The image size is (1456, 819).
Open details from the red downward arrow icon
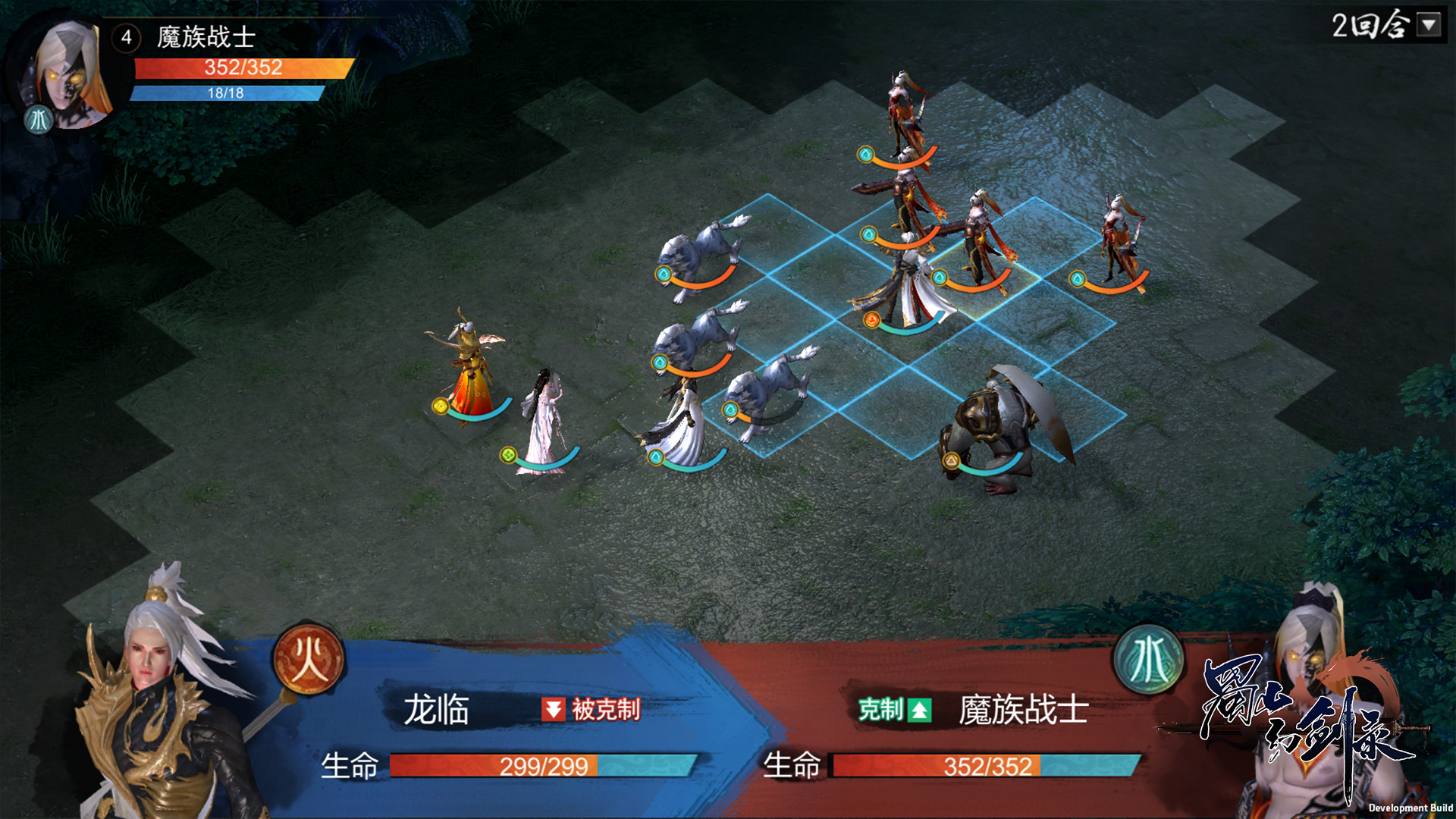coord(554,709)
